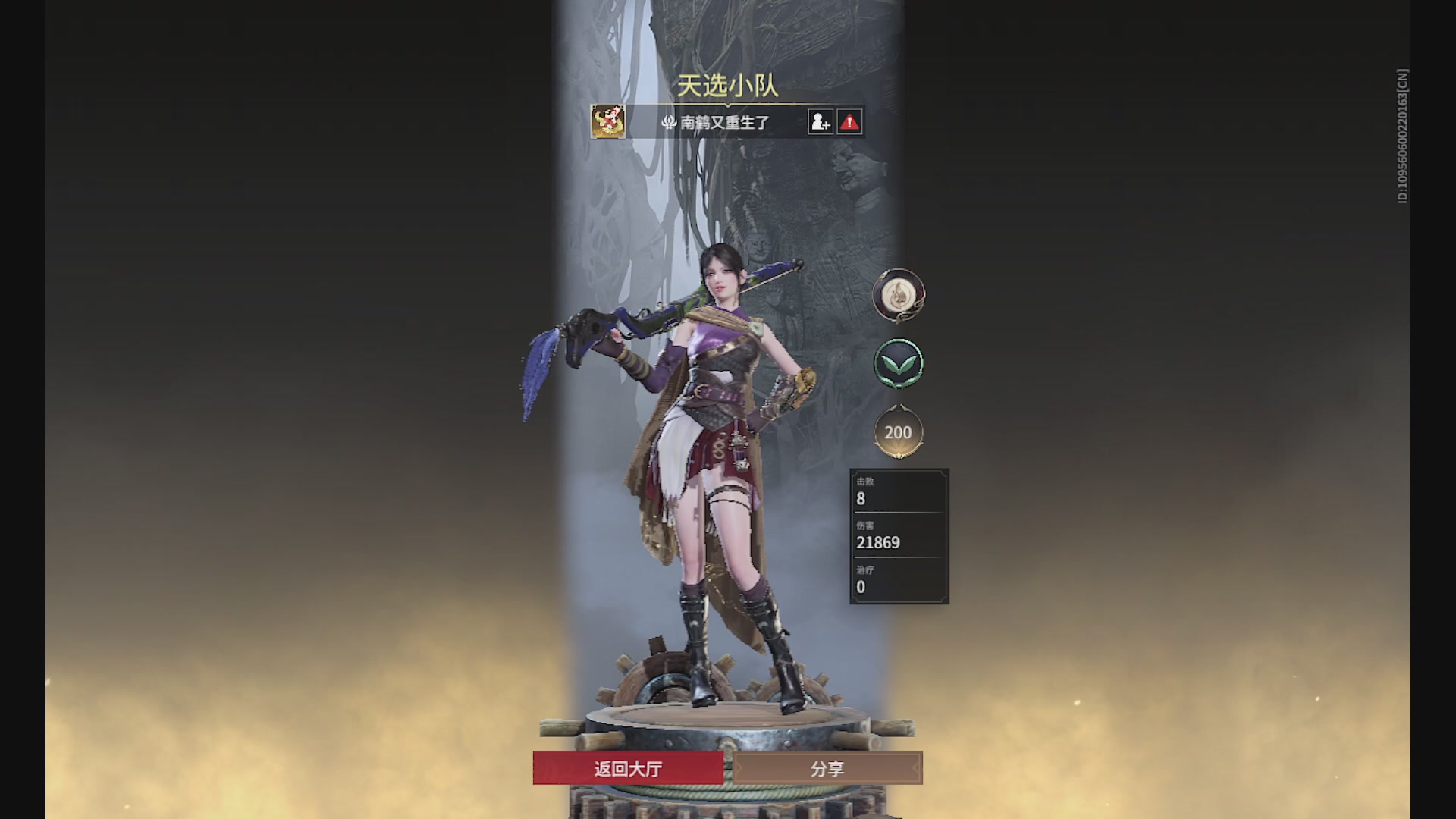Open the faction medallion icon on the right
This screenshot has height=819, width=1456.
(899, 296)
